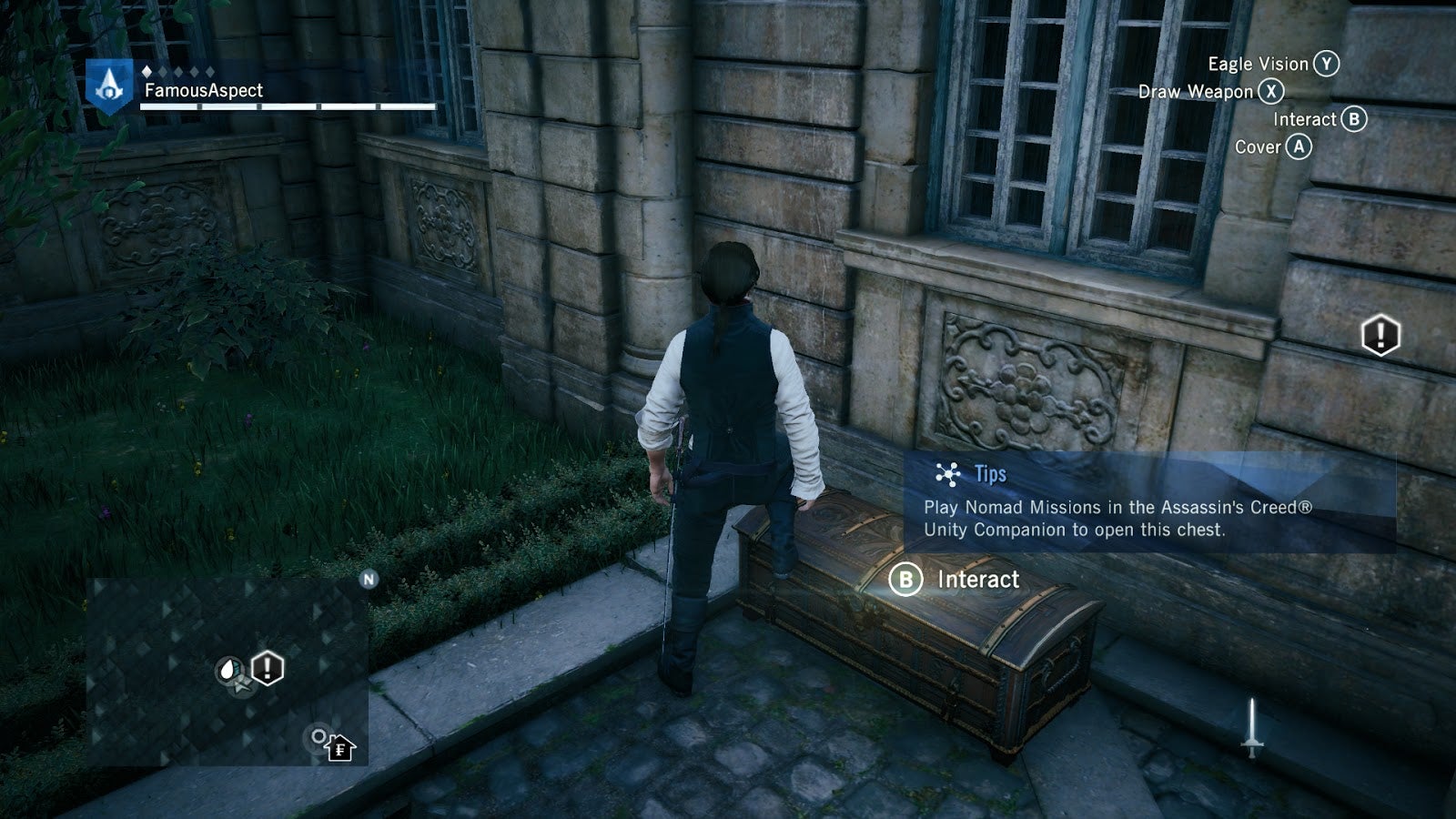
Task: Click the minimap's north N indicator
Action: [x=369, y=580]
